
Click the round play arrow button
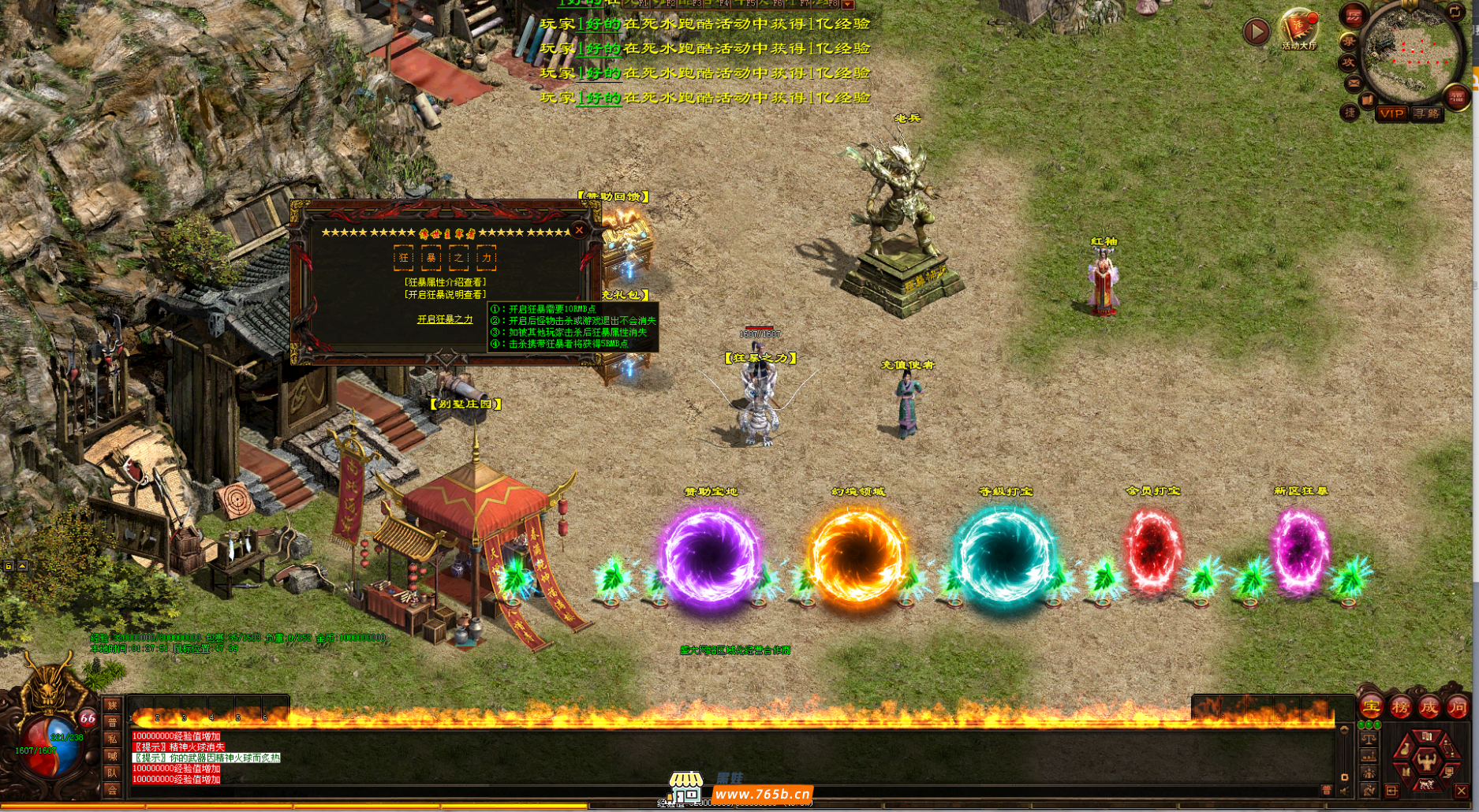[x=1256, y=32]
